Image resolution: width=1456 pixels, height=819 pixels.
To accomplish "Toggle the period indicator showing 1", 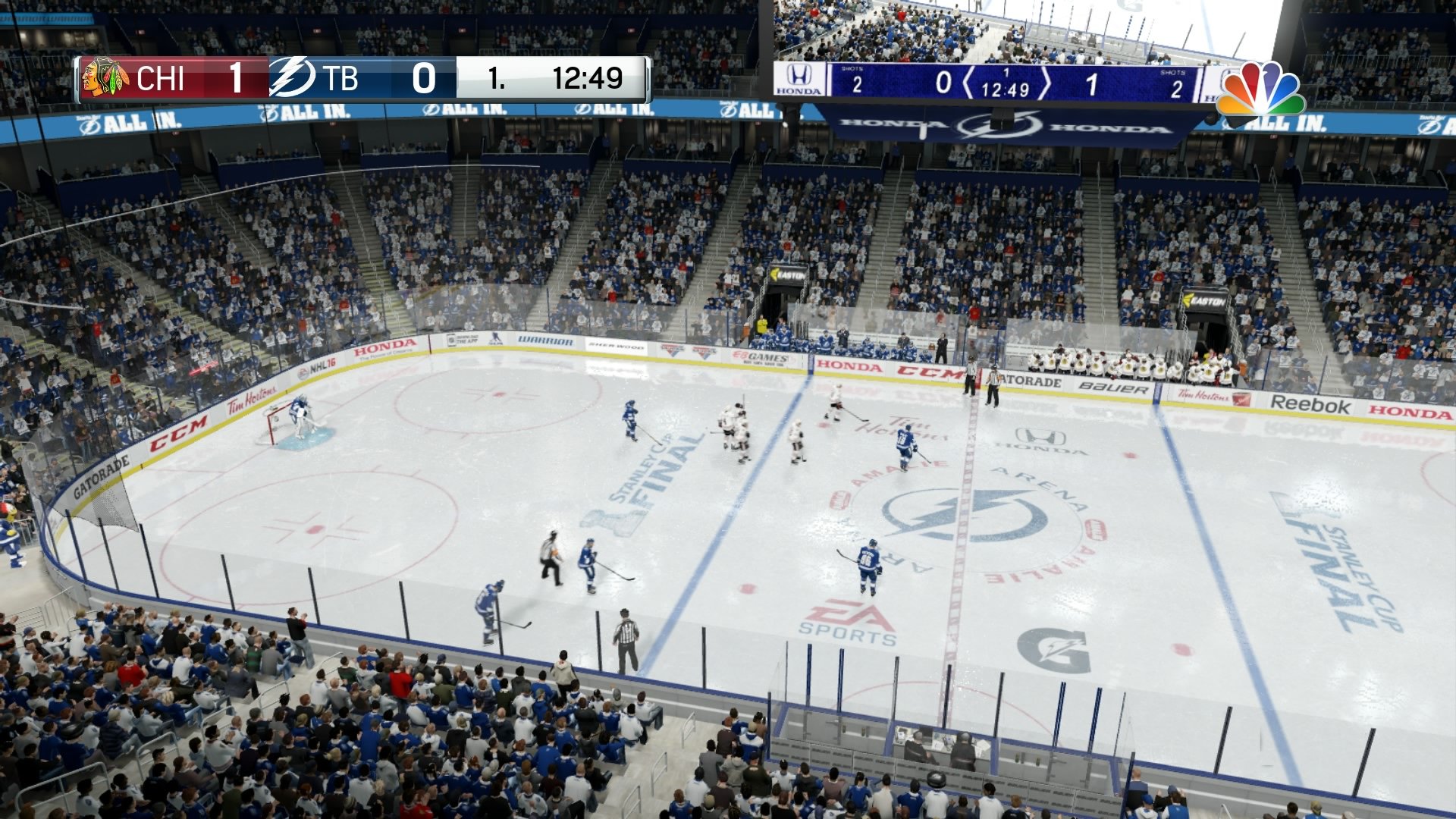I will click(x=497, y=78).
